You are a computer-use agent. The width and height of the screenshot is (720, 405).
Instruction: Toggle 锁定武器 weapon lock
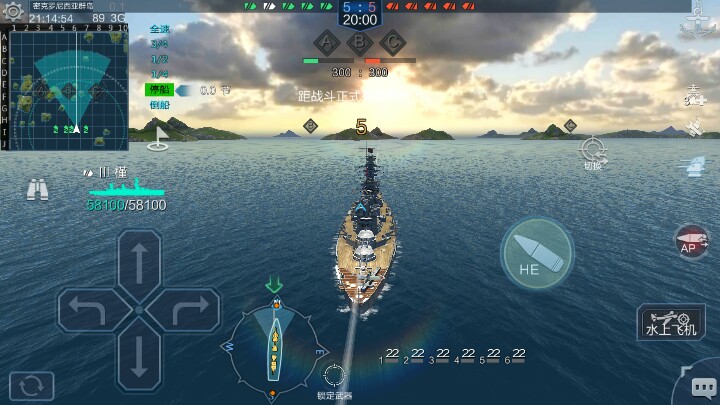coord(334,376)
